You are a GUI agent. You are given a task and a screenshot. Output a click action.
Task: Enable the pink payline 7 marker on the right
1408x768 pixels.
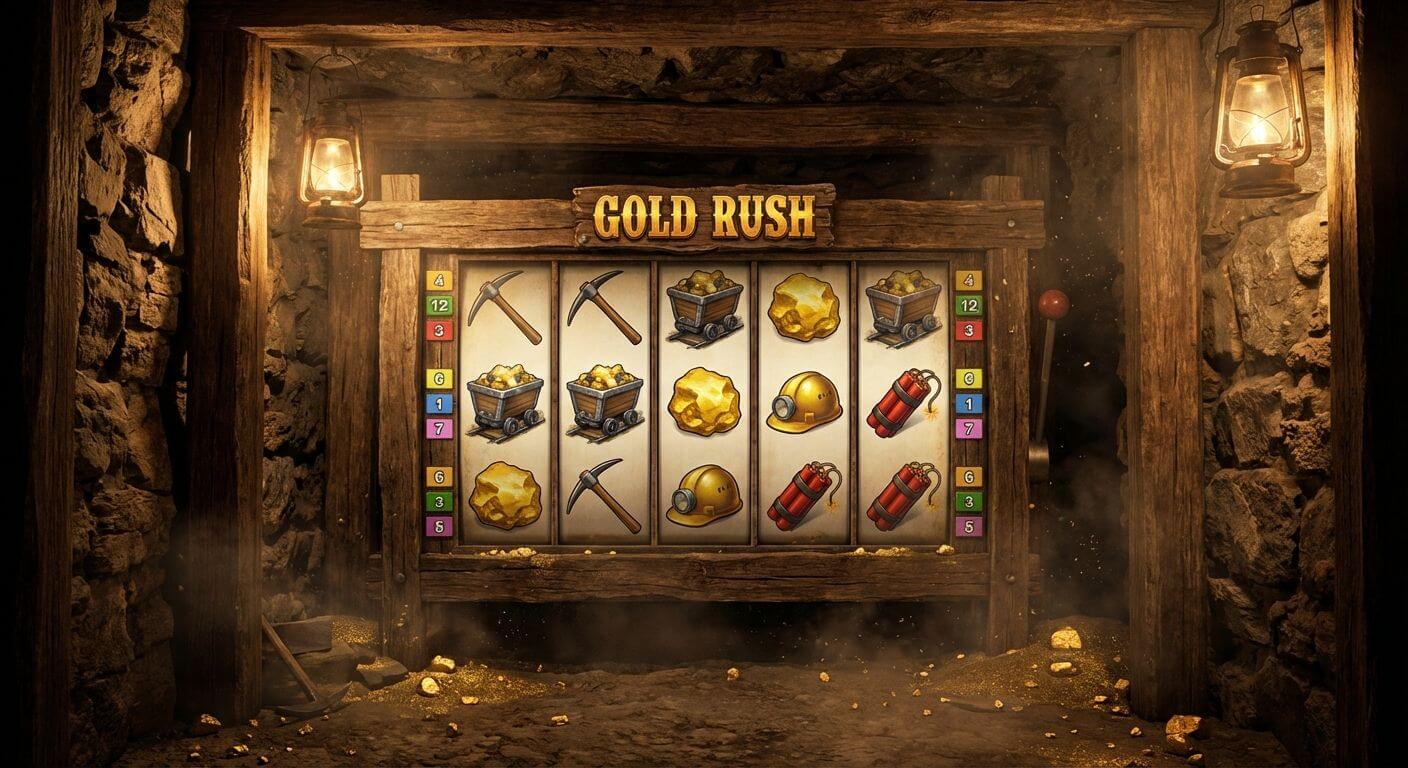(x=968, y=430)
